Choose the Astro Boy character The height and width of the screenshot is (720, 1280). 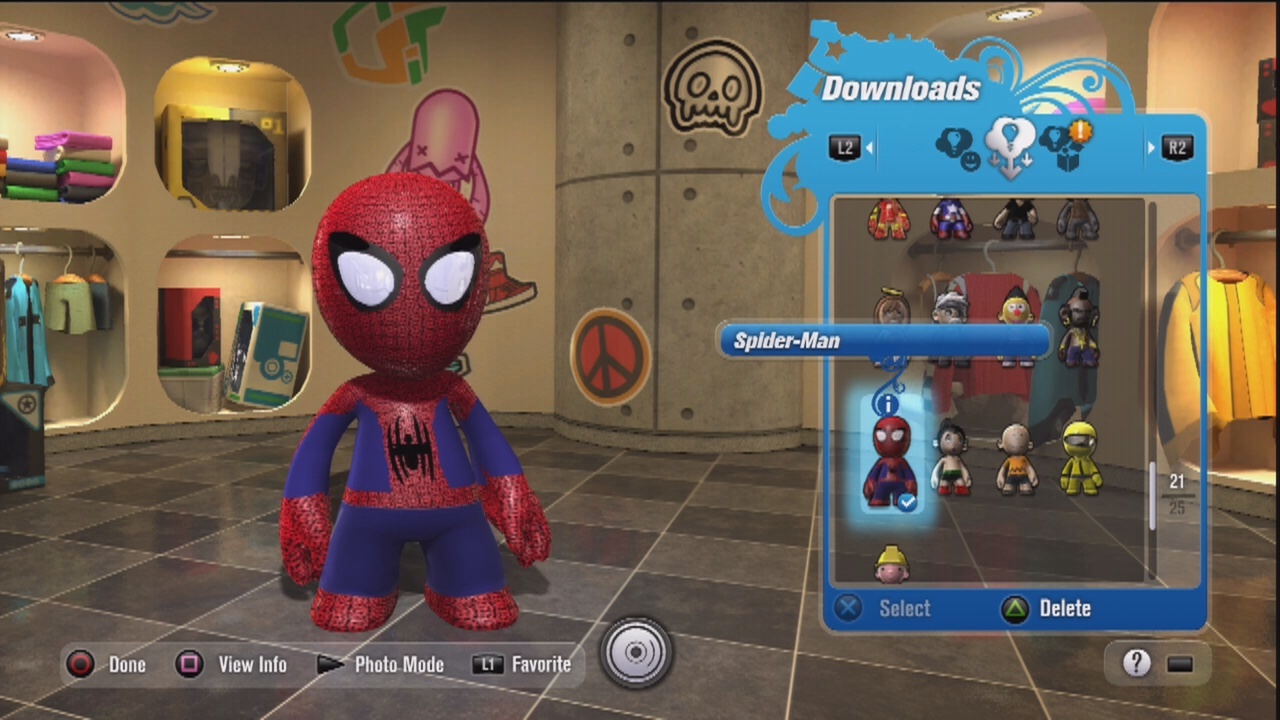950,459
